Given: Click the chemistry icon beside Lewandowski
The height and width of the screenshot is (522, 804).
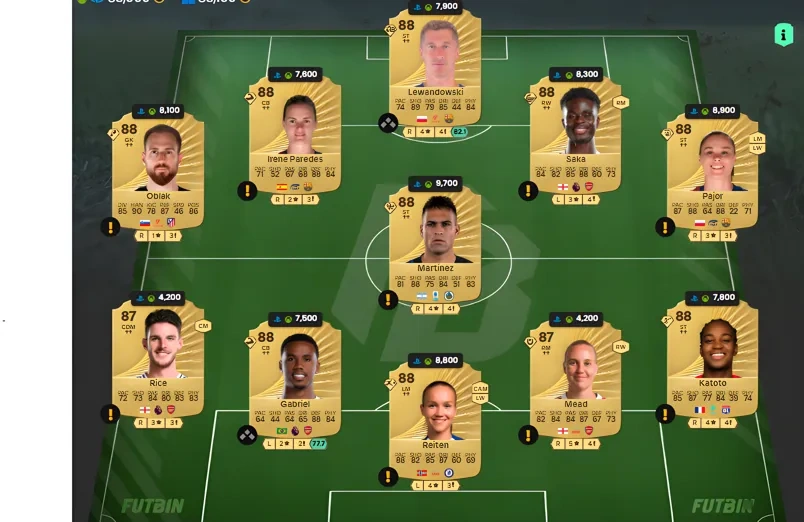Looking at the screenshot, I should point(388,123).
